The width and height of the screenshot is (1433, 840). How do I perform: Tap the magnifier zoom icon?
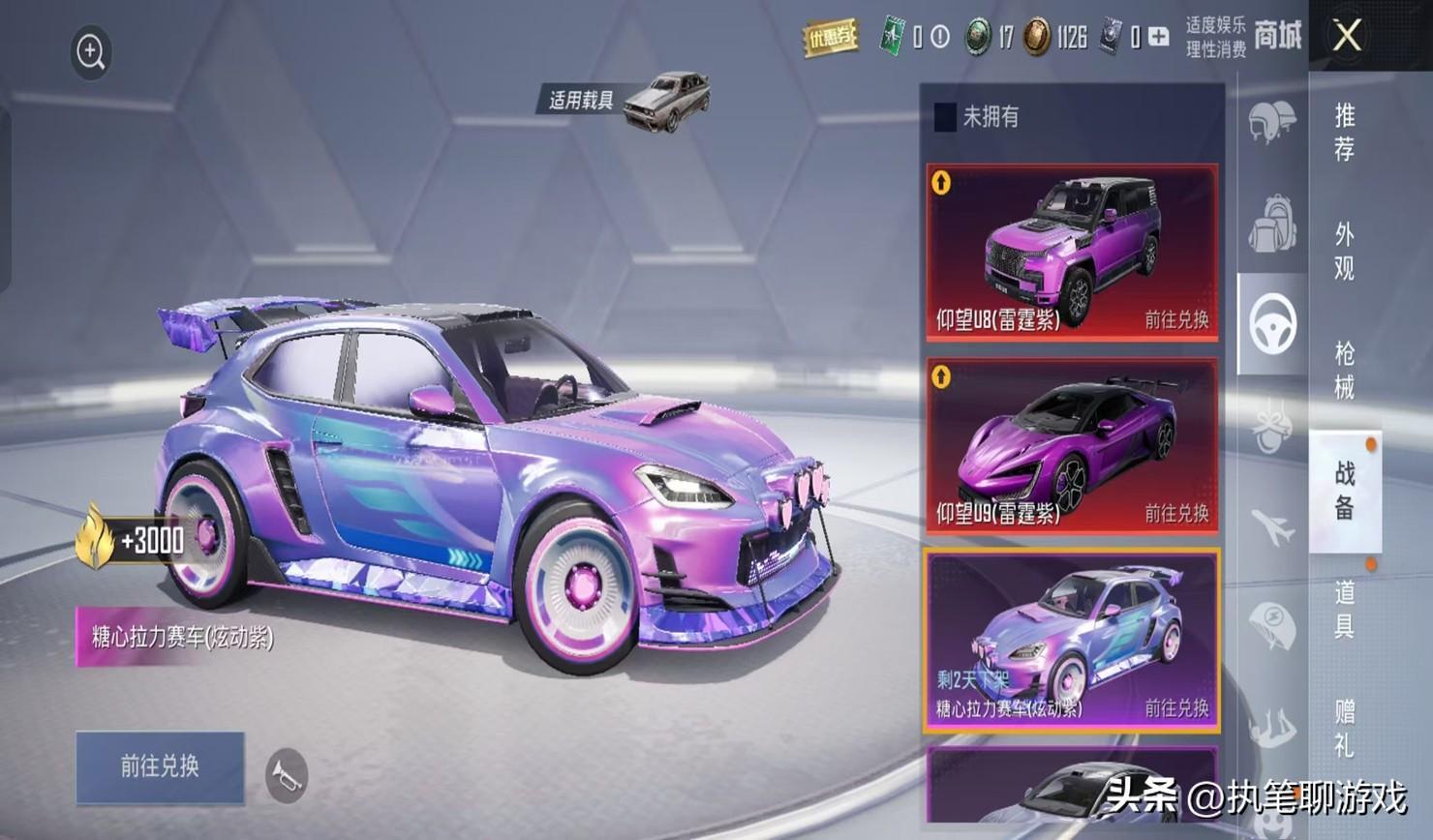(x=91, y=52)
